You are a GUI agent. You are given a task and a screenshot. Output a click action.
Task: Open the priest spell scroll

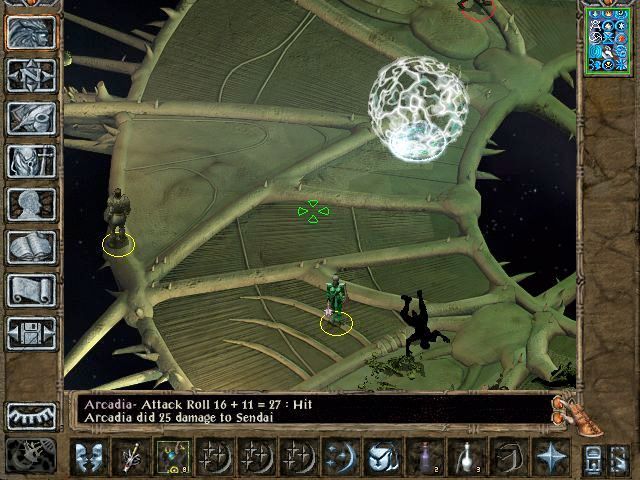(x=31, y=290)
